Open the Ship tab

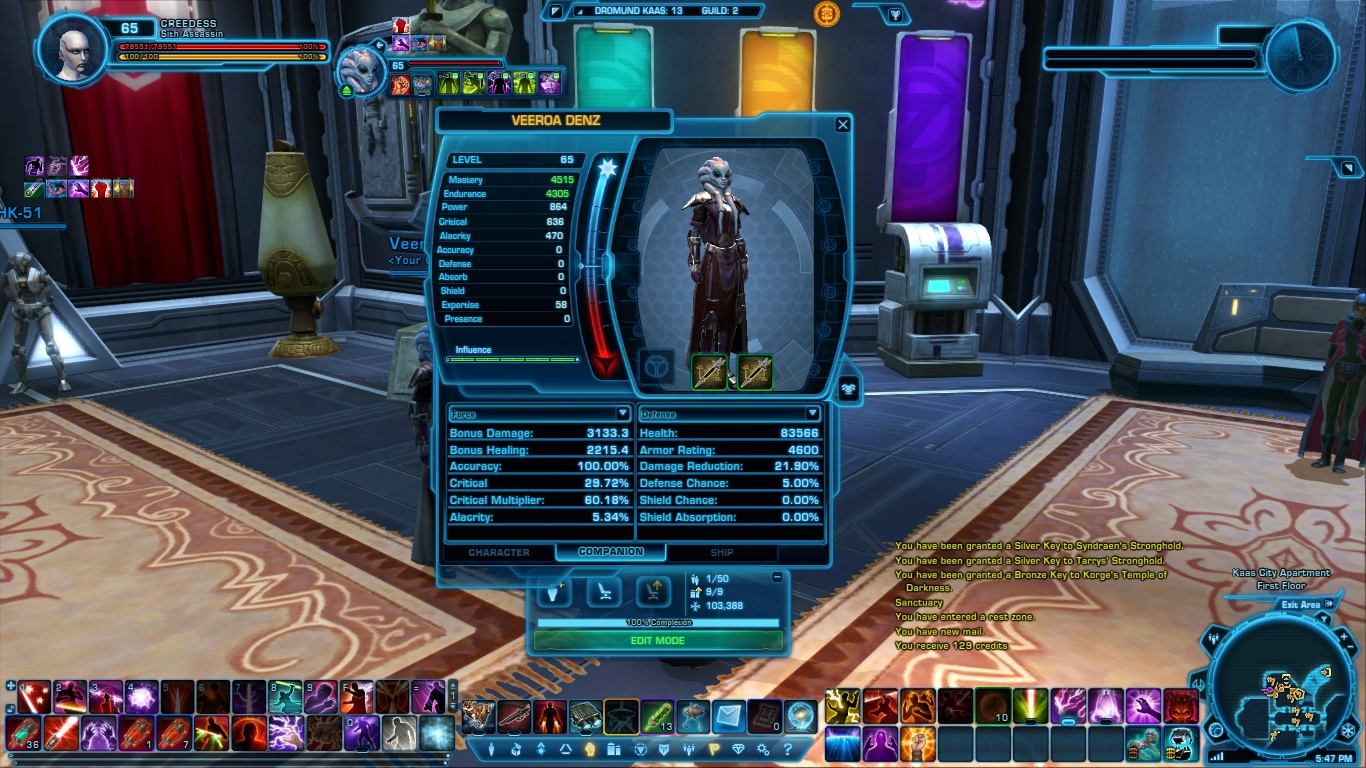click(x=721, y=552)
